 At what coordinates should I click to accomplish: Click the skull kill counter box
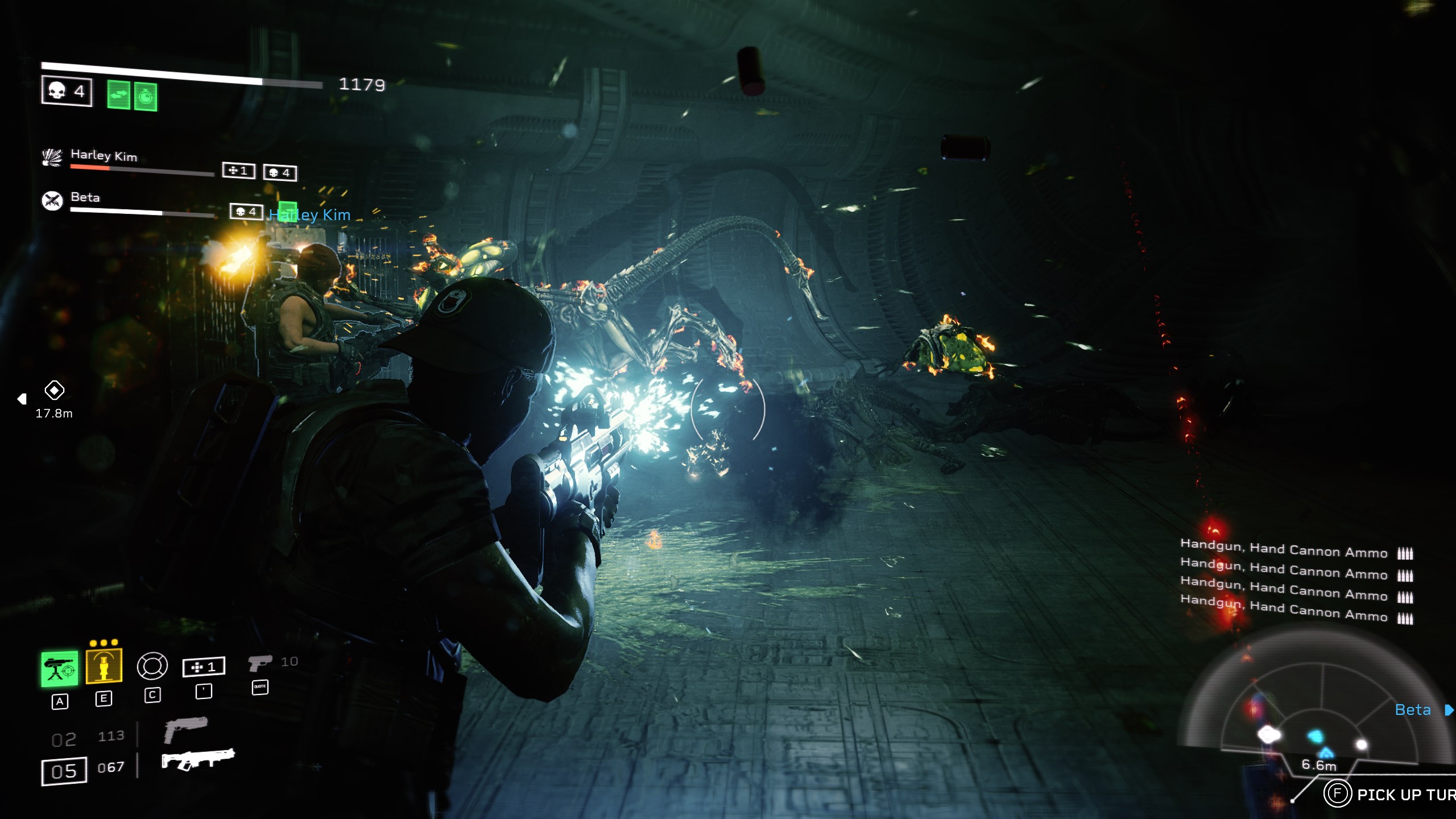pos(67,91)
